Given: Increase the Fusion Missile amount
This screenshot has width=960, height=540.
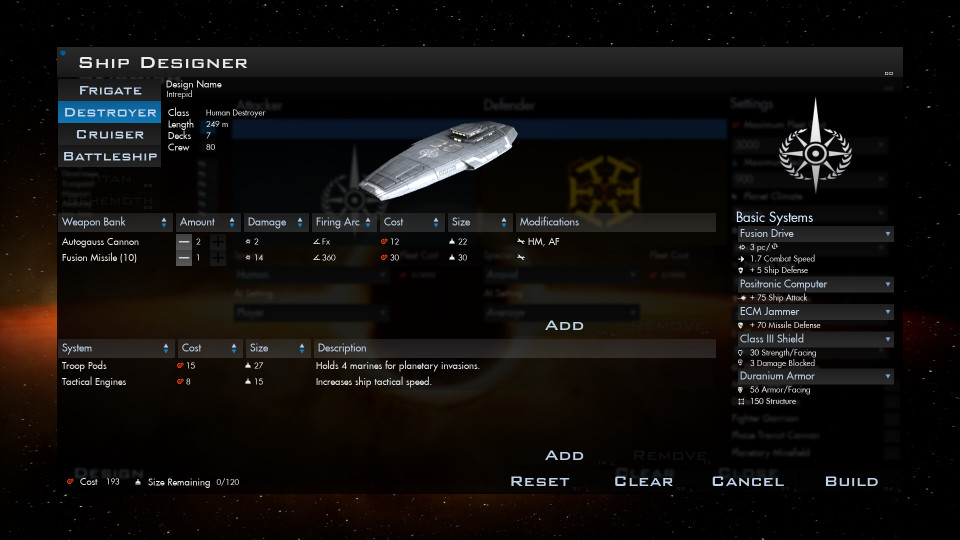Looking at the screenshot, I should pyautogui.click(x=218, y=258).
